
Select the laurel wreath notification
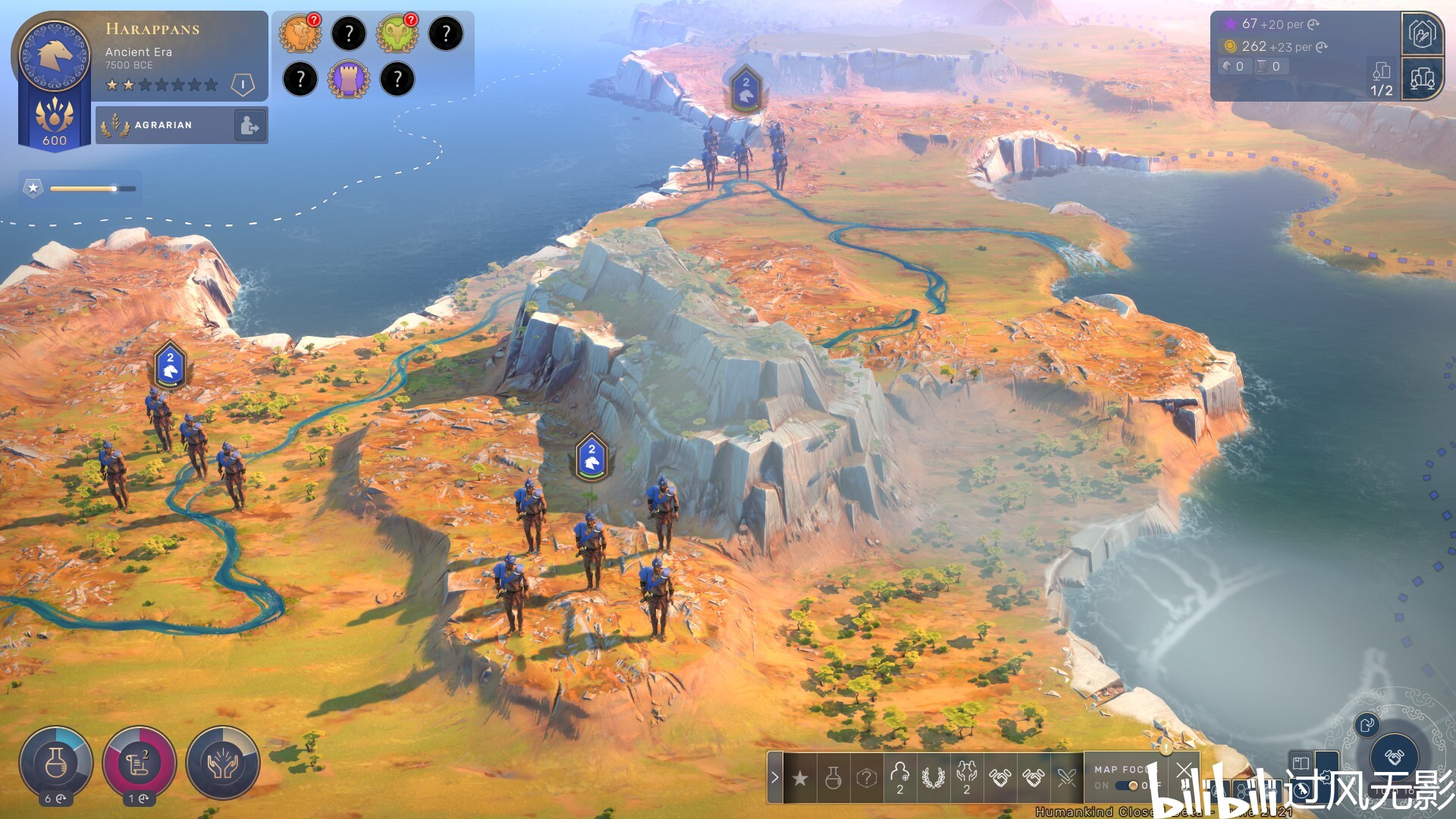(934, 778)
